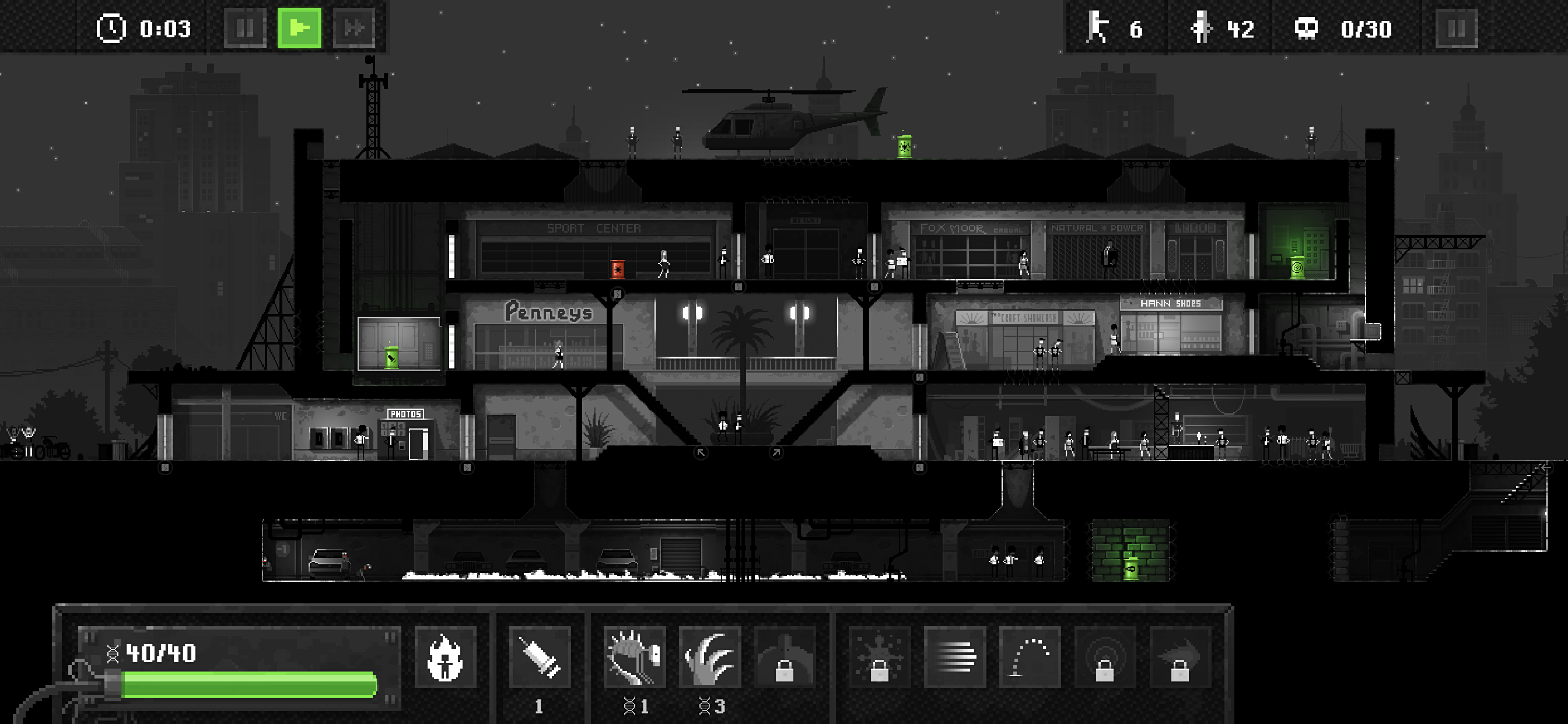This screenshot has width=1568, height=724.
Task: Choose the spiked creature mutation costing 1 DNA
Action: [x=635, y=657]
